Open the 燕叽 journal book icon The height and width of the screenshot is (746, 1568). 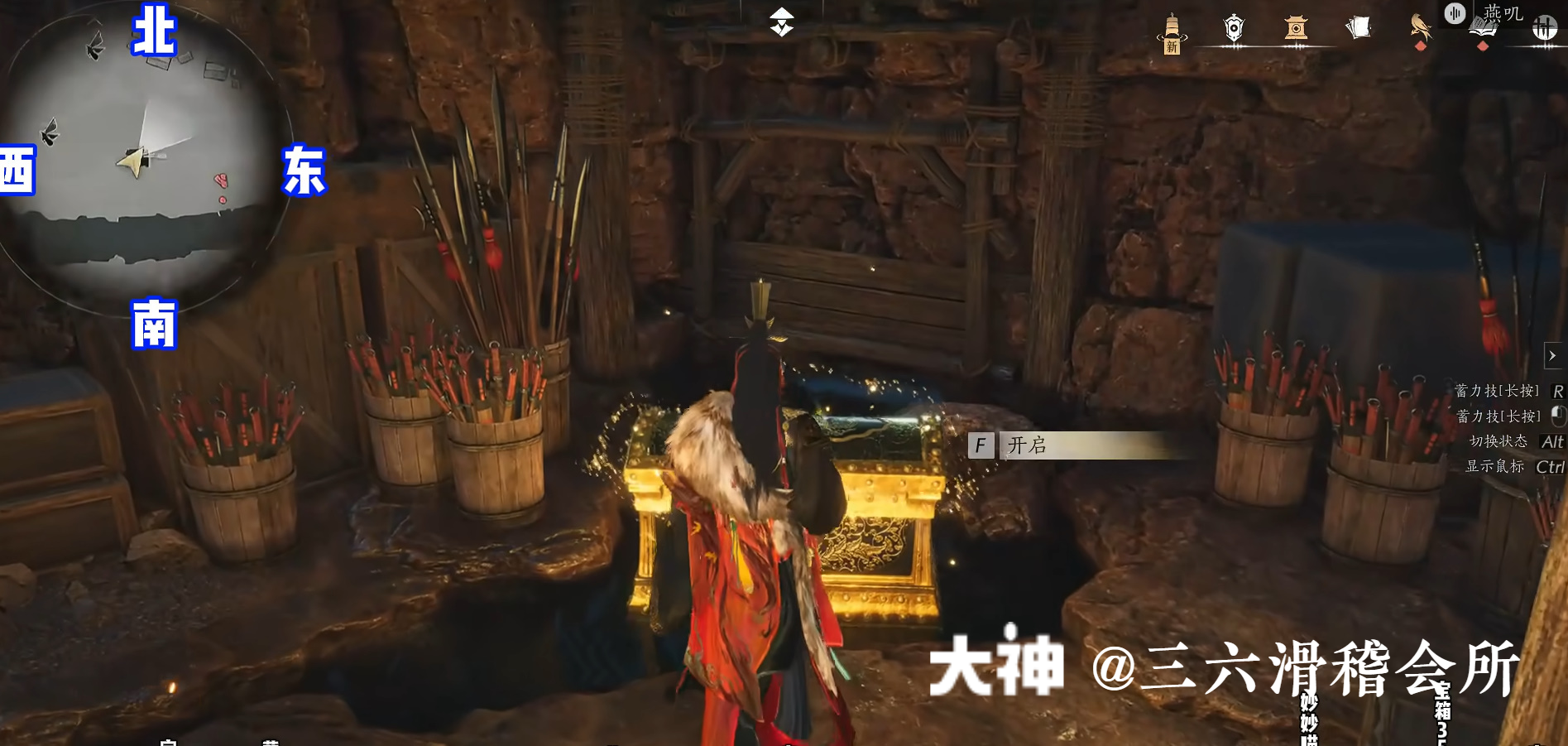[x=1485, y=25]
